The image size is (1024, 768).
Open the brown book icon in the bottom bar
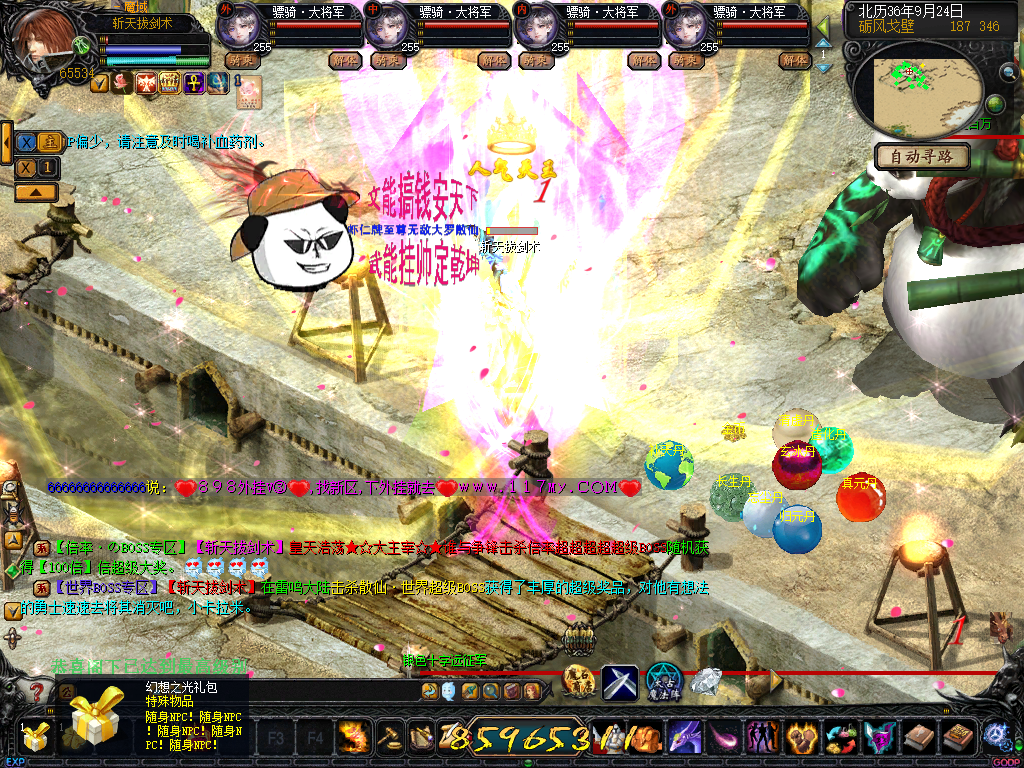[x=919, y=738]
